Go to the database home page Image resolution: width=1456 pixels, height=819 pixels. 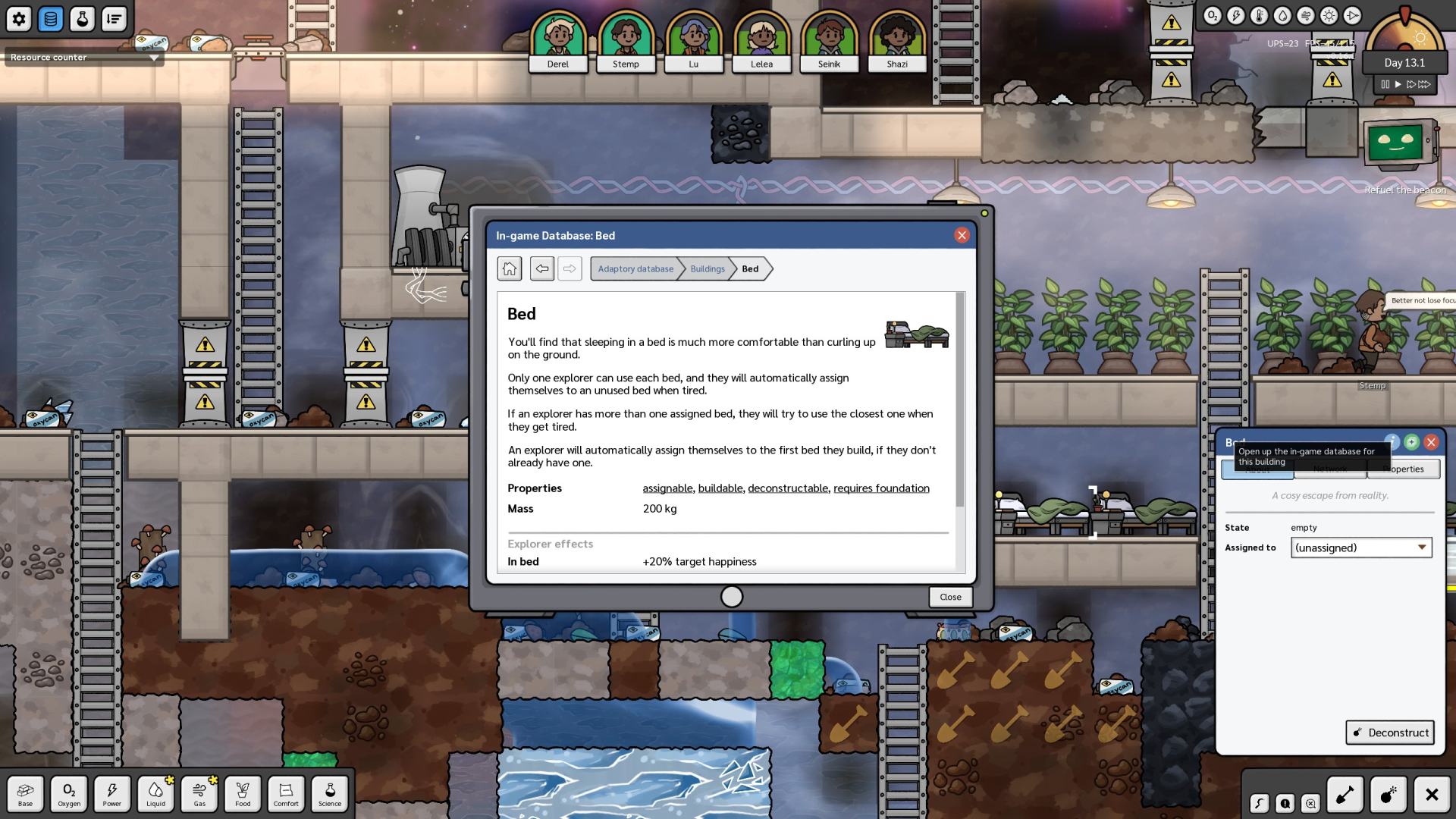510,268
